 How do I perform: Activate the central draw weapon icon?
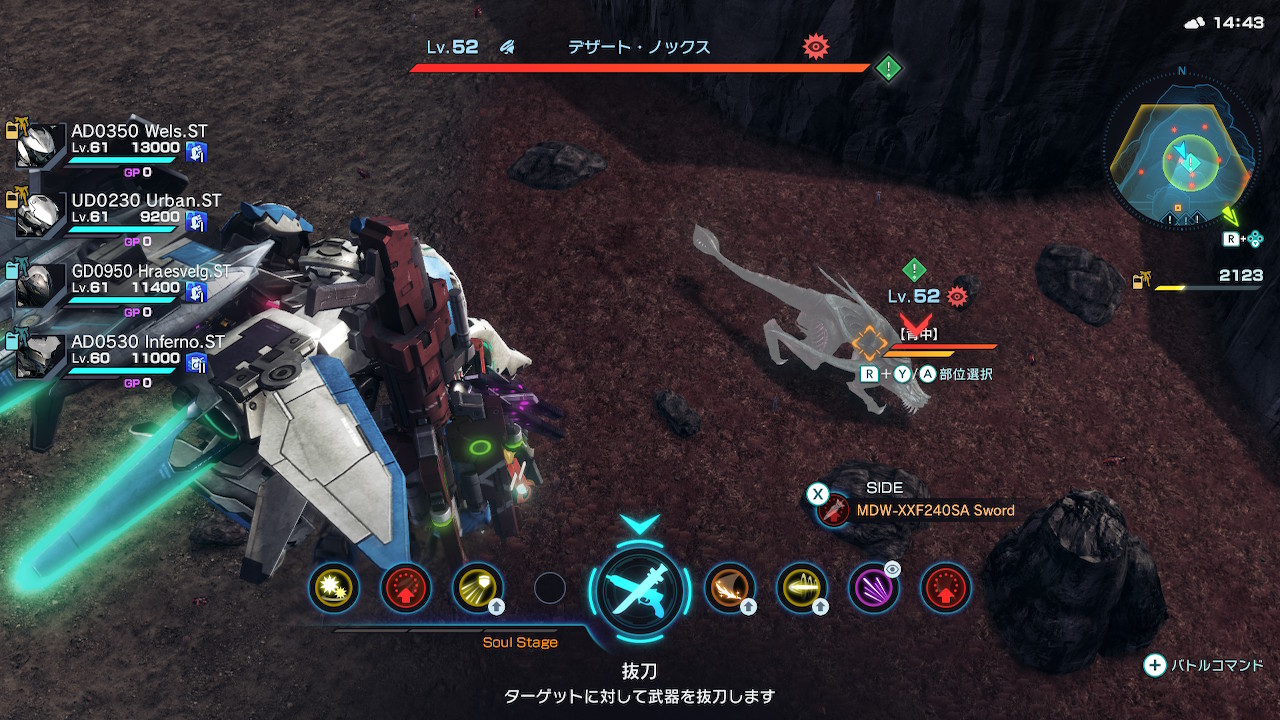[640, 589]
